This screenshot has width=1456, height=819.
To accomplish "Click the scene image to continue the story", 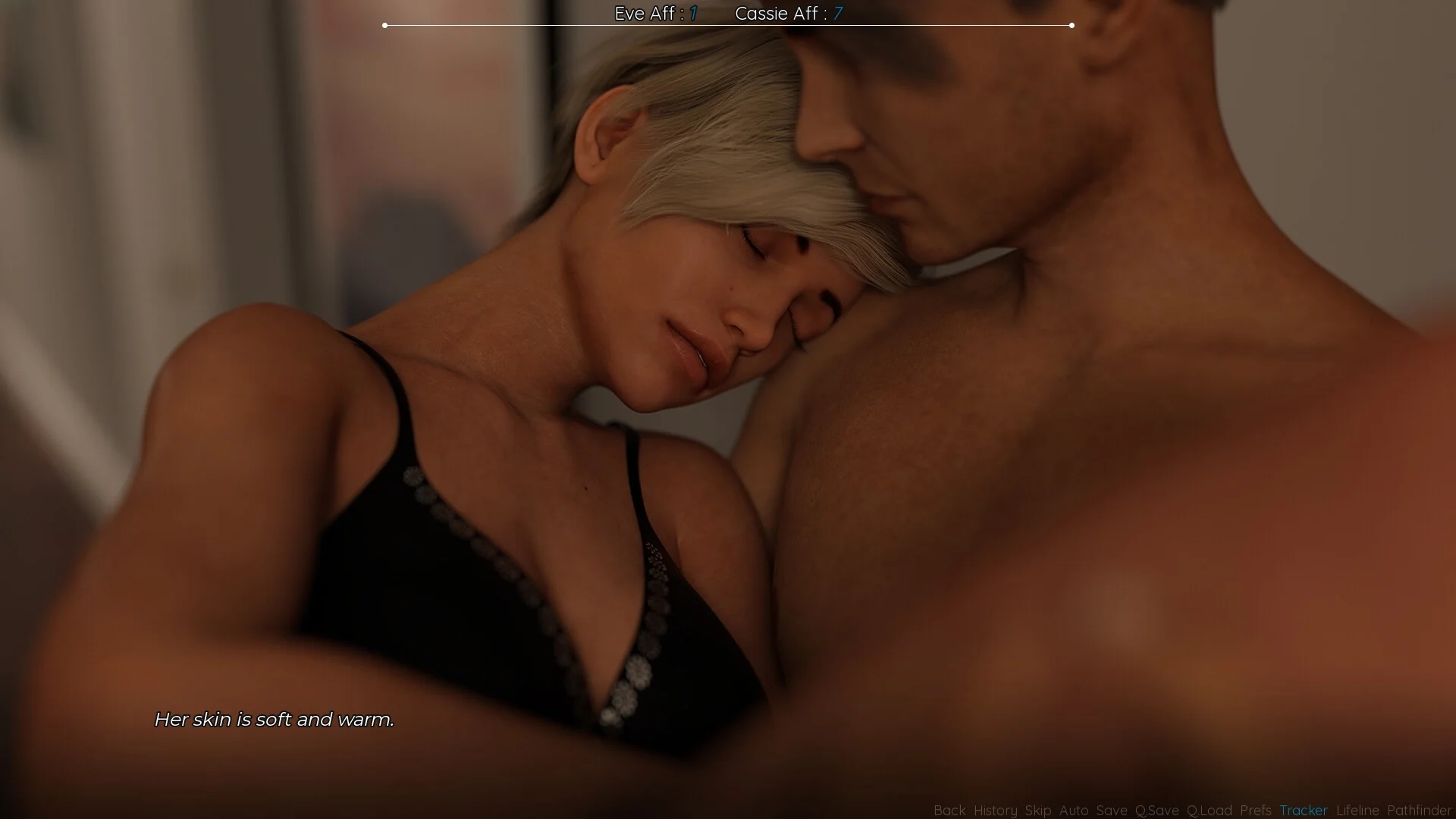I will [728, 409].
